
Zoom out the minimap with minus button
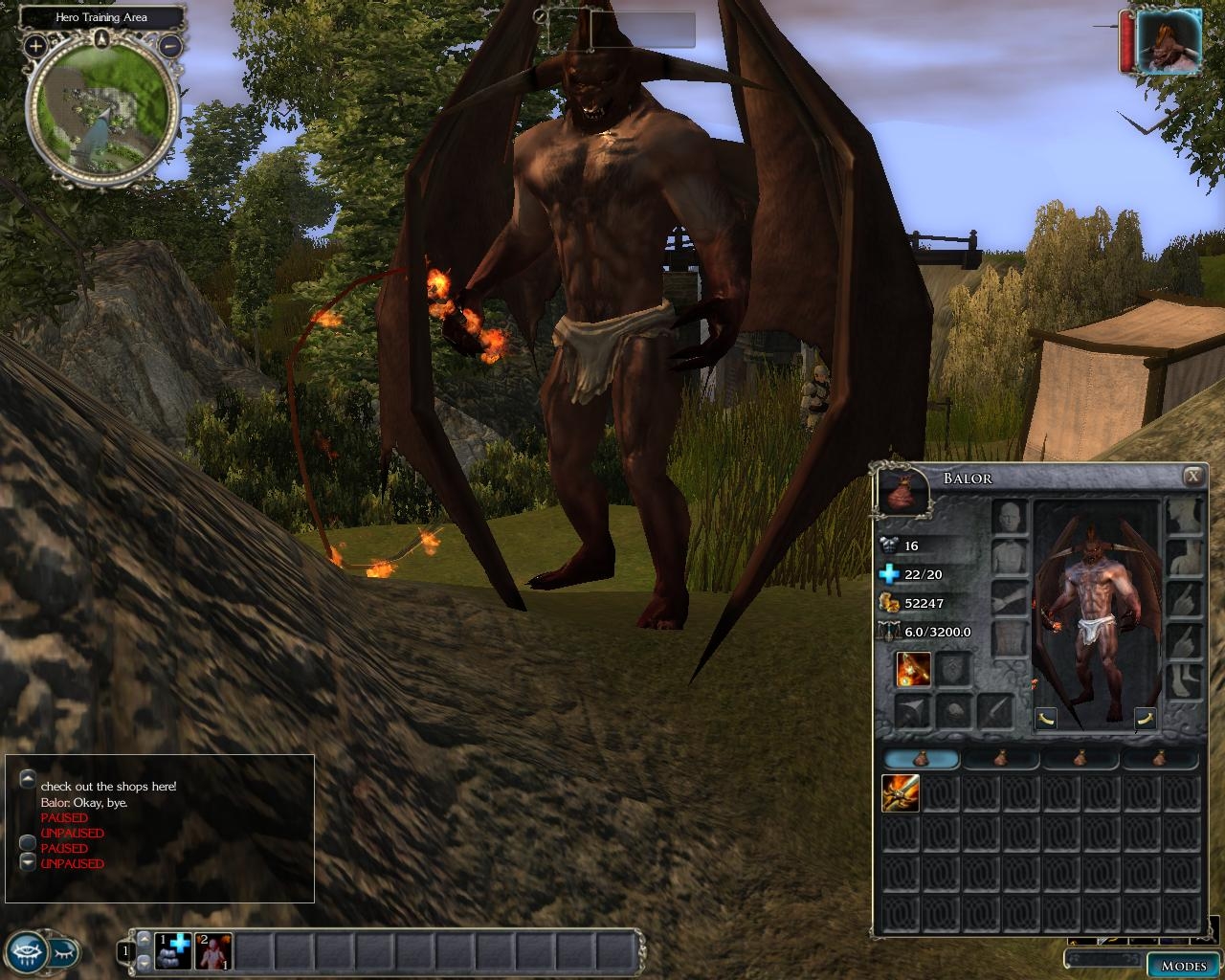click(x=169, y=45)
